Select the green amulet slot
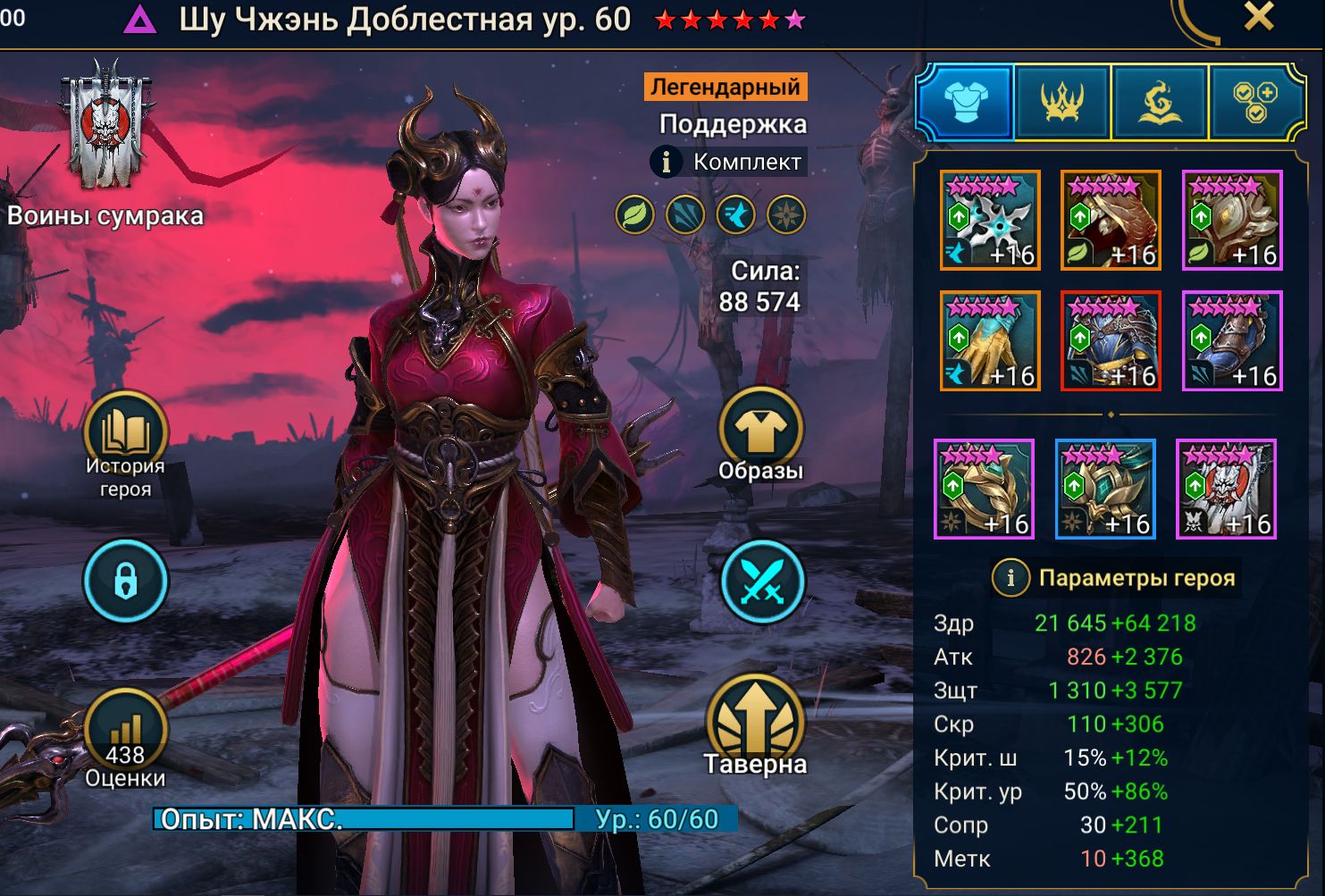Image resolution: width=1325 pixels, height=896 pixels. pyautogui.click(x=1105, y=489)
